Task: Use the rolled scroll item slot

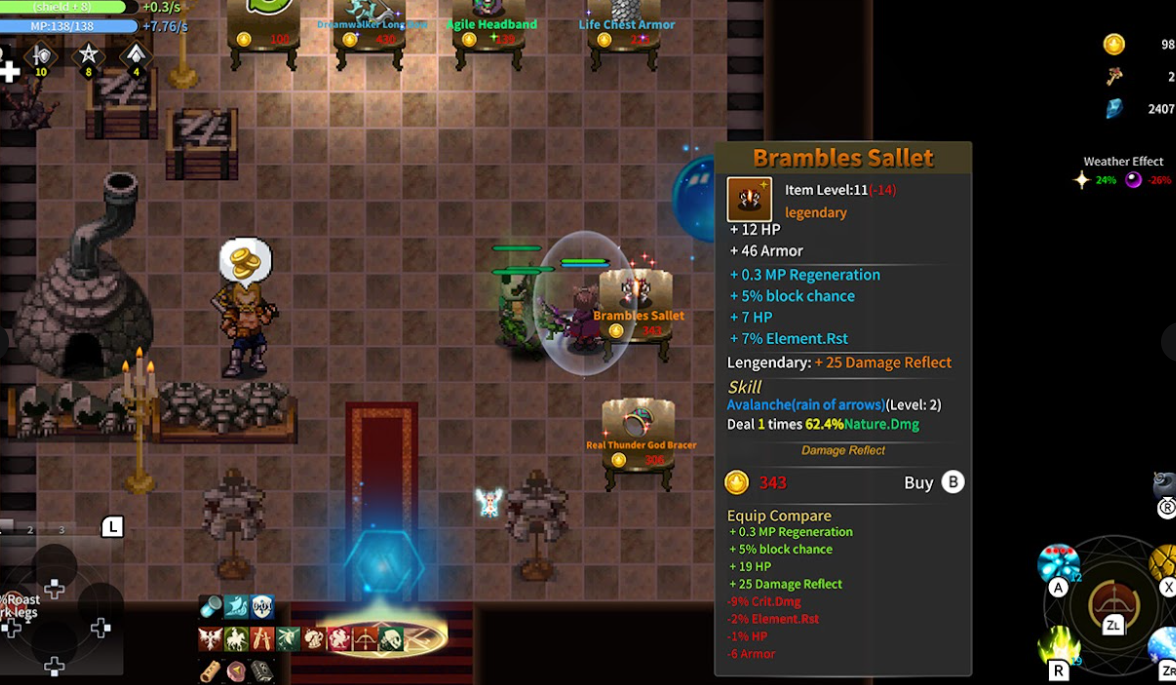Action: pos(211,671)
